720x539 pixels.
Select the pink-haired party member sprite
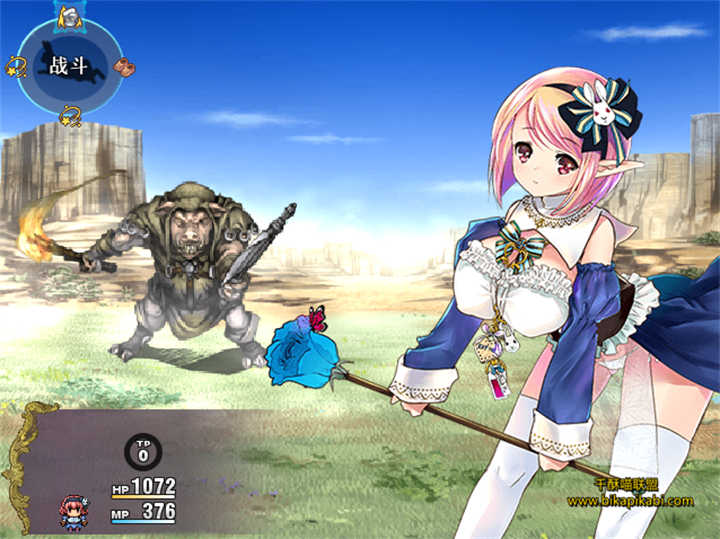coord(73,508)
